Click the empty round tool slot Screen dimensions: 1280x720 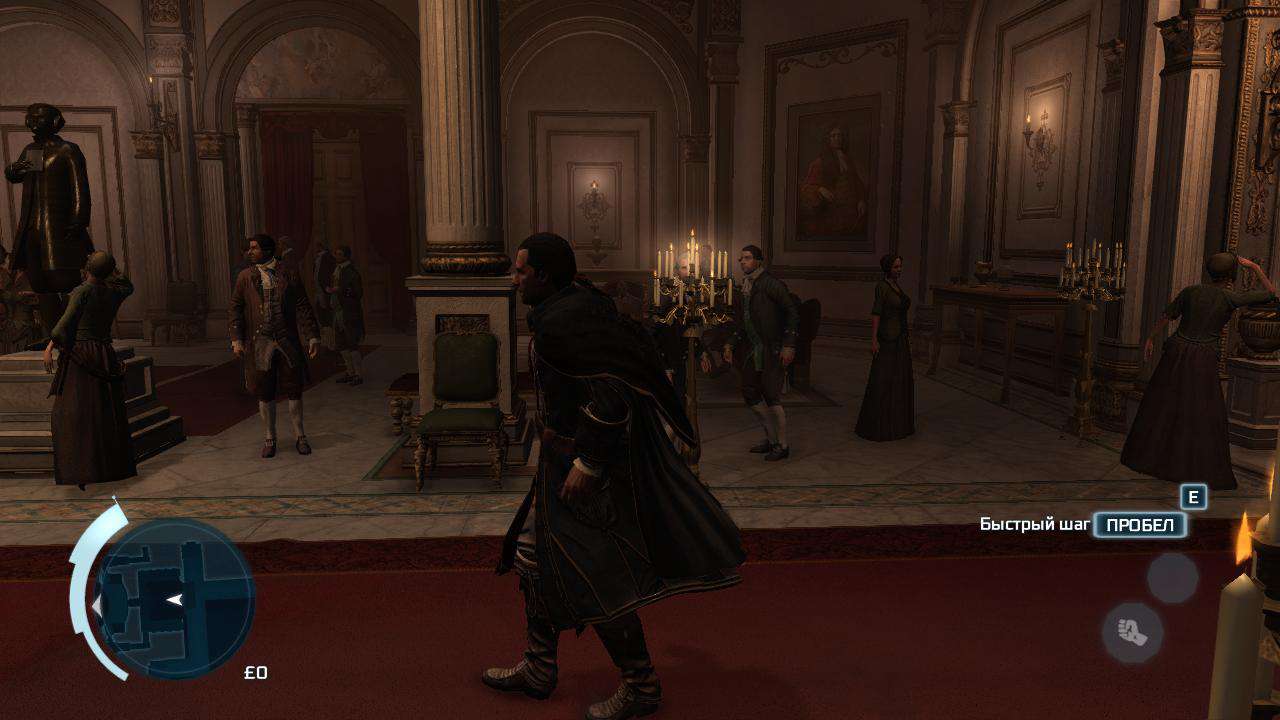coord(1172,577)
